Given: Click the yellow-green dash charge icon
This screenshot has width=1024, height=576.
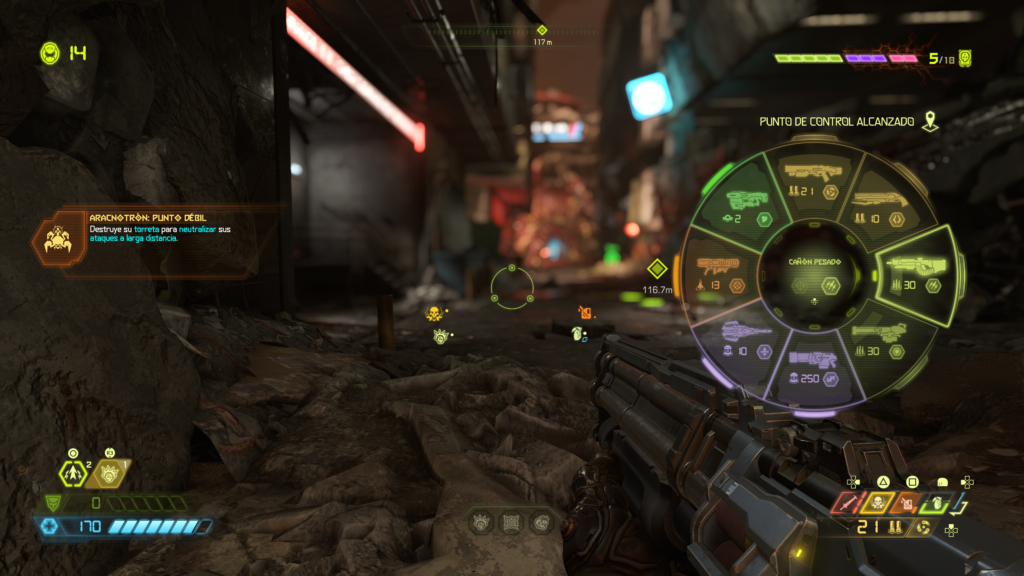Looking at the screenshot, I should pyautogui.click(x=74, y=473).
